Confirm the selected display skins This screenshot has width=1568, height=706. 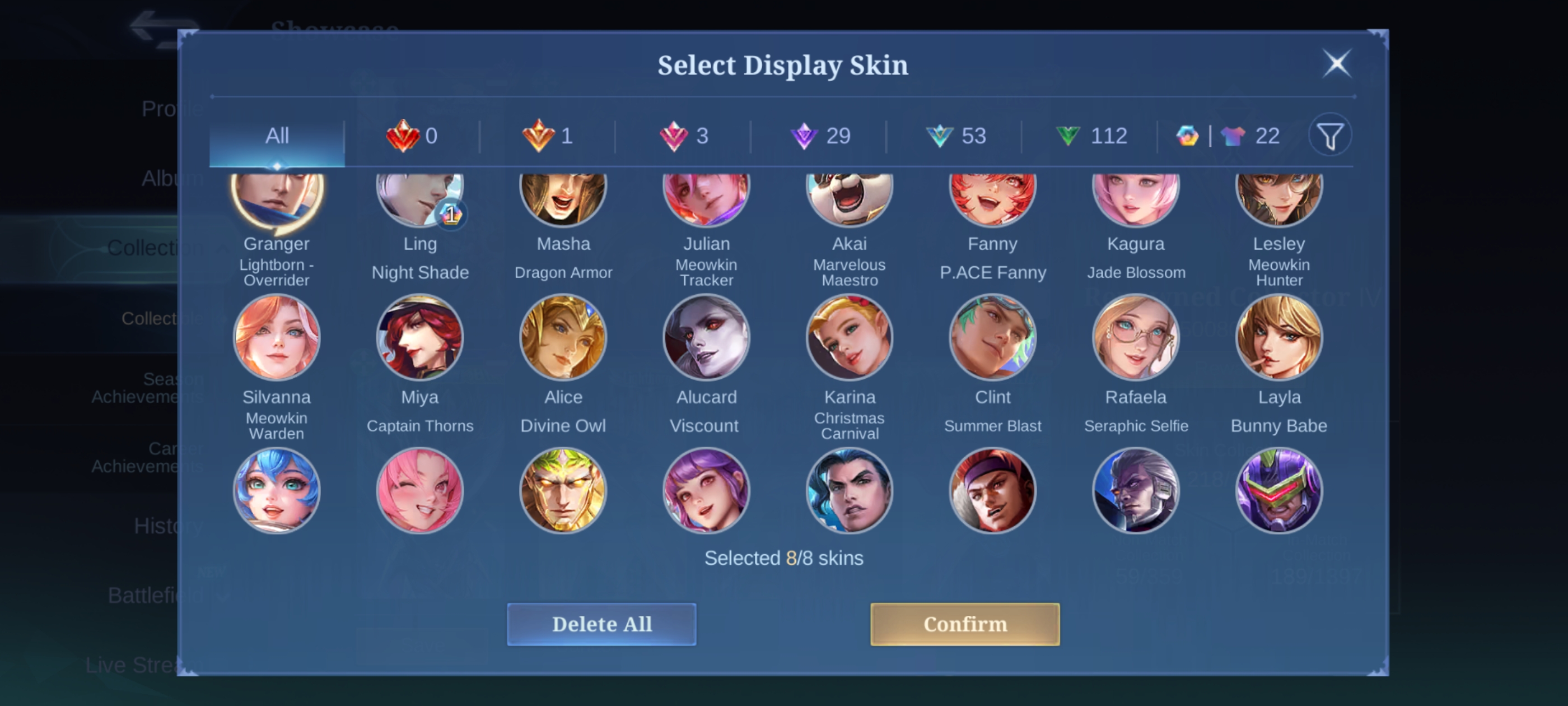pos(964,624)
